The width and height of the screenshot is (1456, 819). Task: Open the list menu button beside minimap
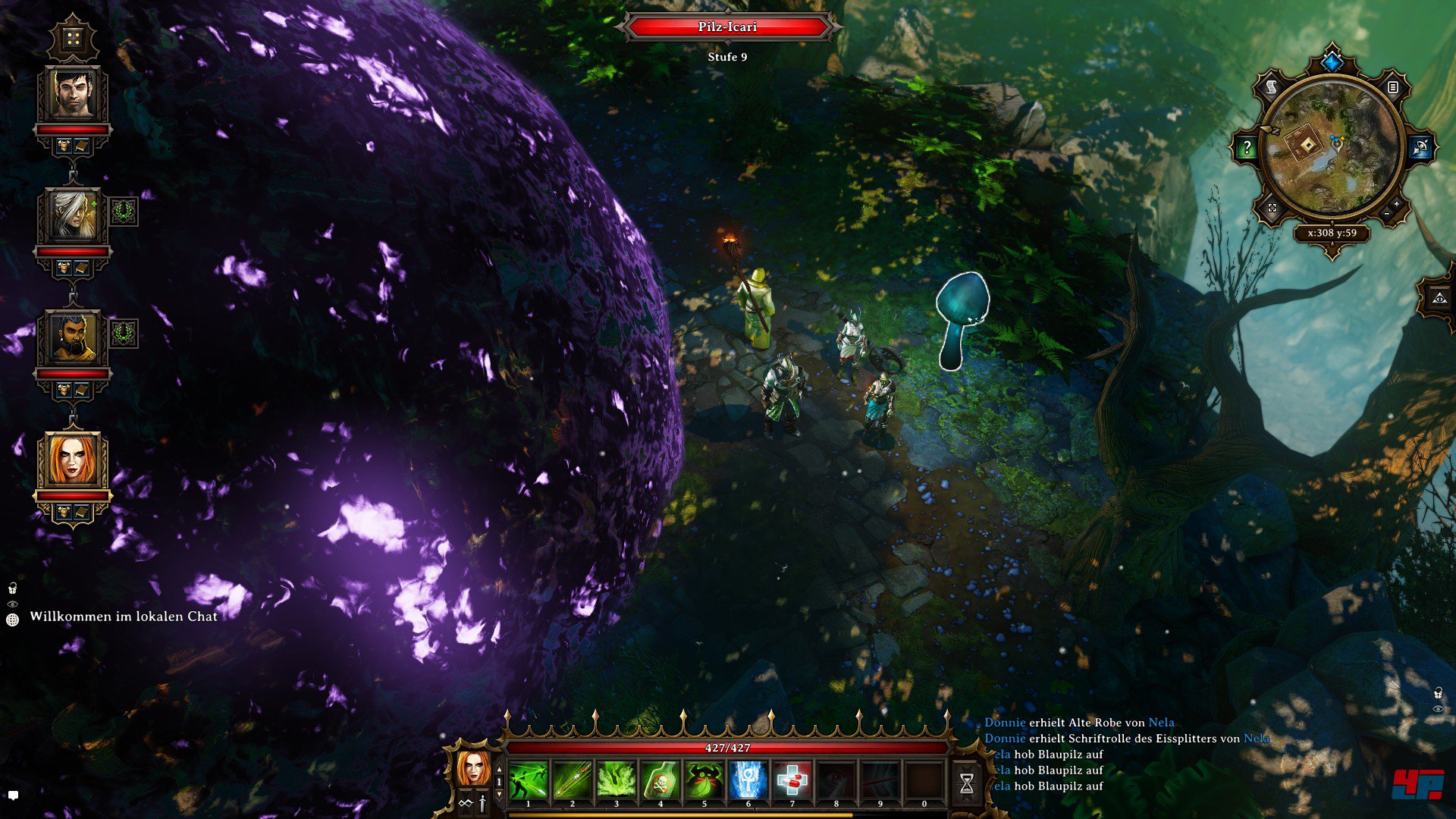coord(1393,88)
